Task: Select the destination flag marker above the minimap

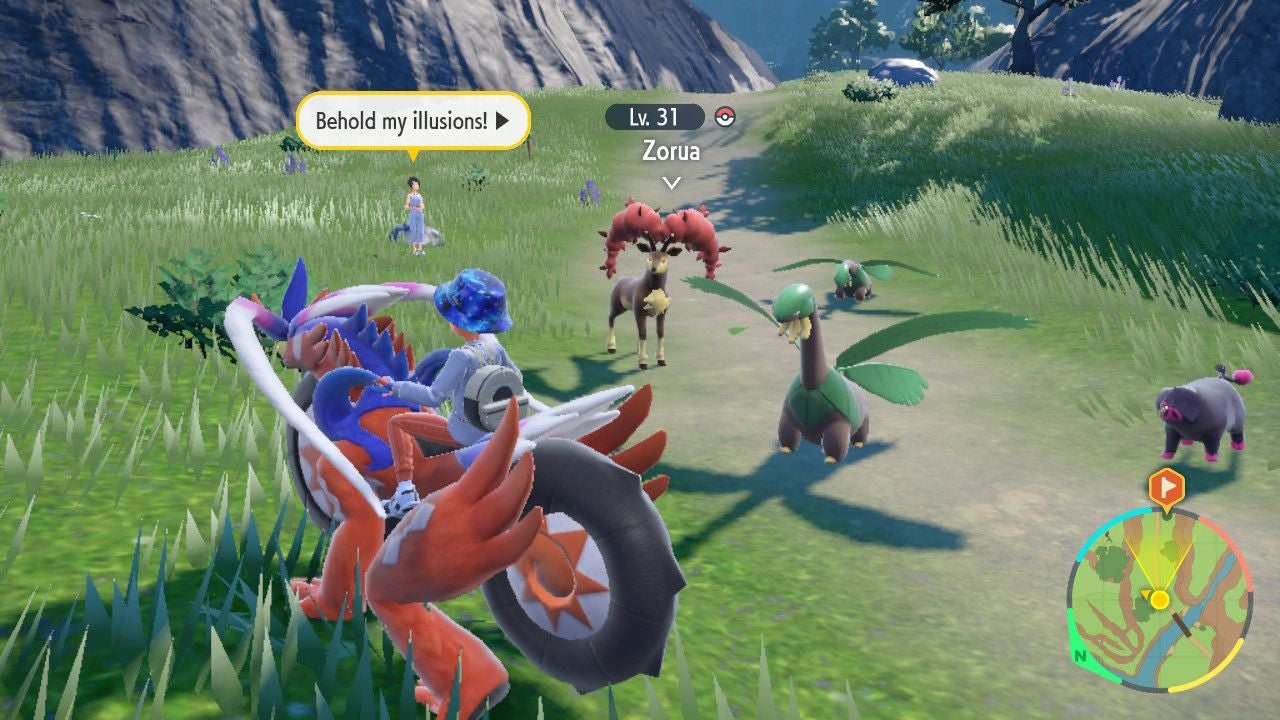Action: (x=1168, y=486)
